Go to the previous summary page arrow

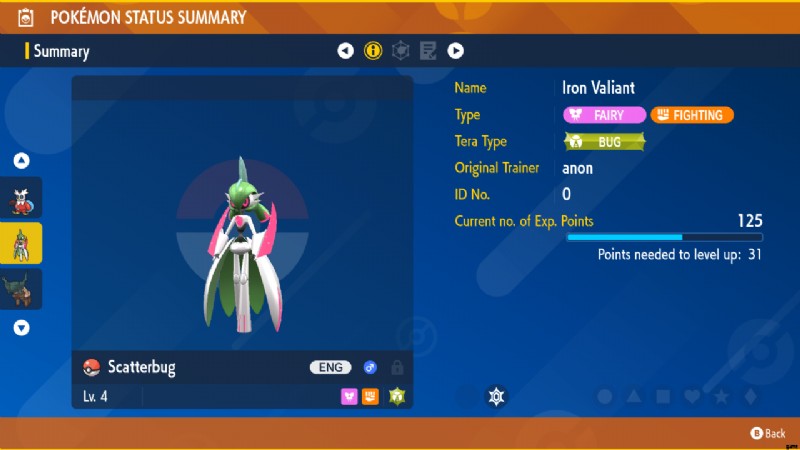point(346,50)
